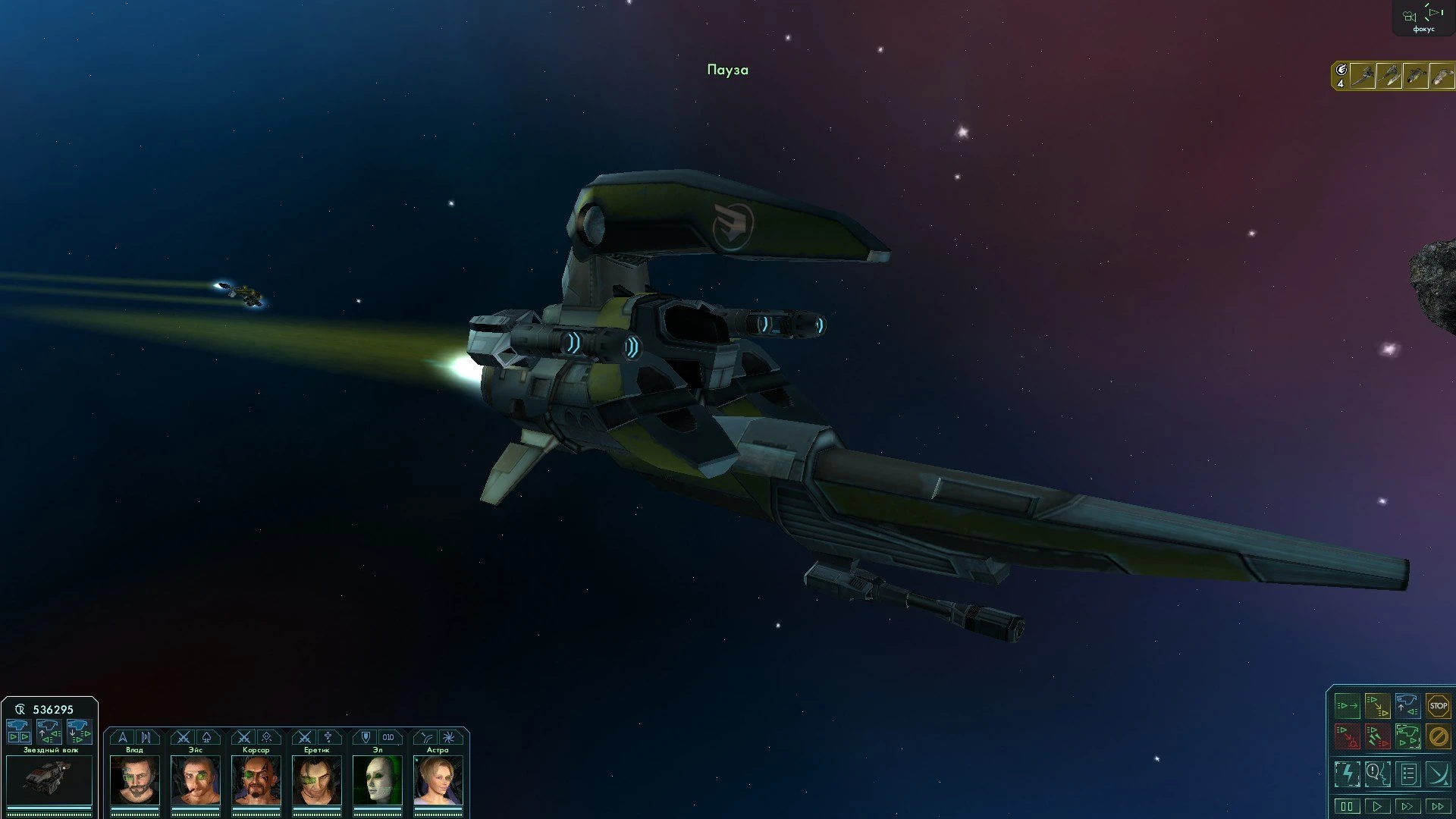
Task: Open the objectives list icon
Action: pyautogui.click(x=1408, y=774)
